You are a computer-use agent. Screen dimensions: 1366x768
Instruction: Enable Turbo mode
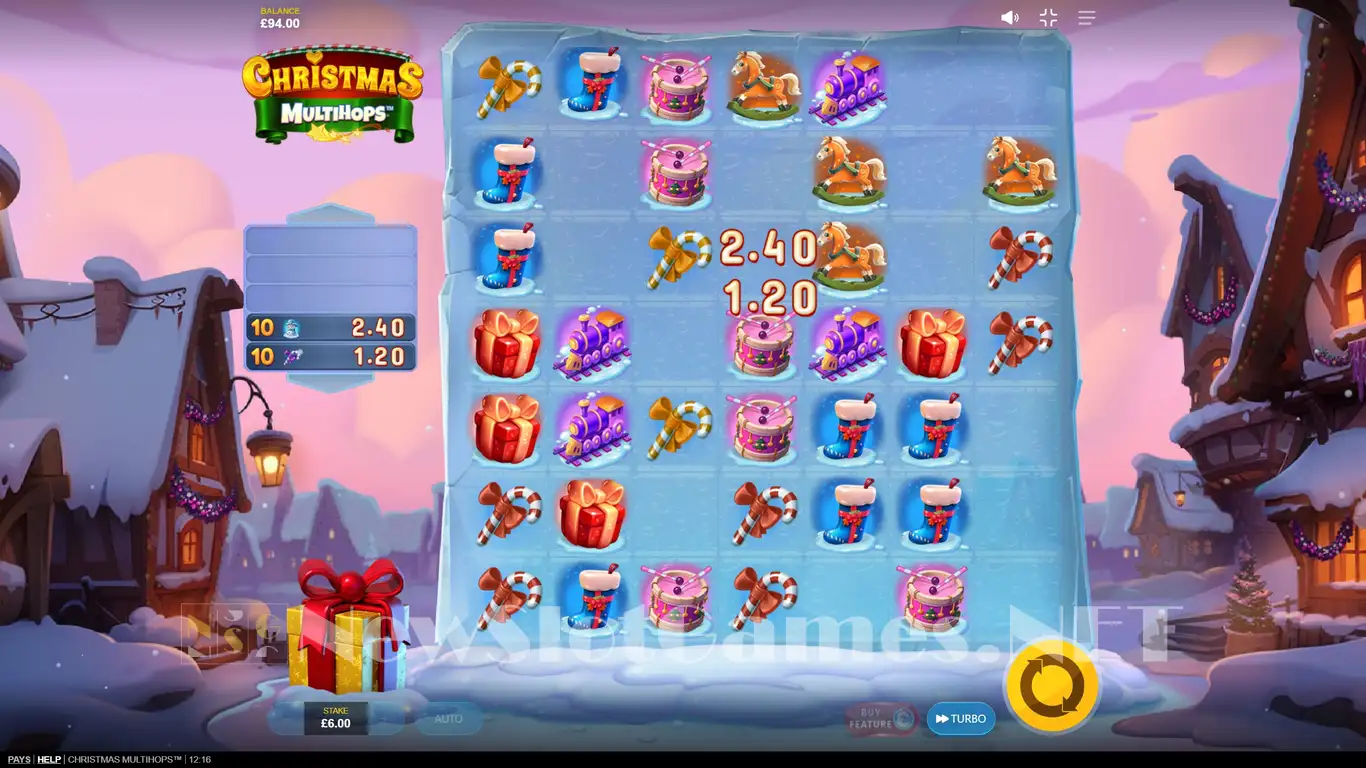point(961,719)
